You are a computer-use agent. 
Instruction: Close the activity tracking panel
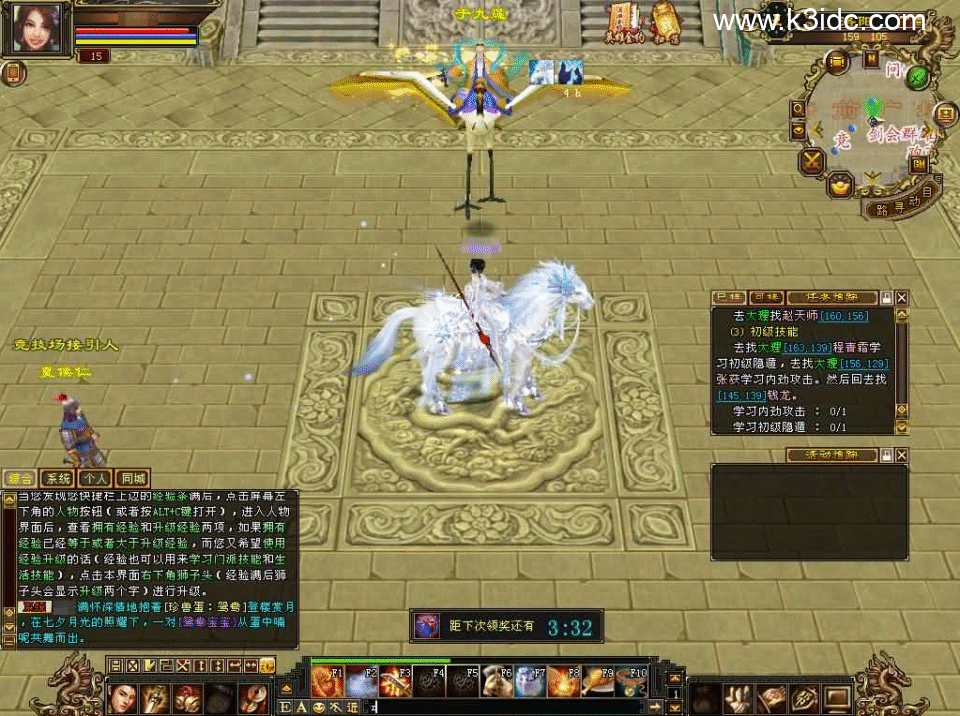tap(902, 455)
